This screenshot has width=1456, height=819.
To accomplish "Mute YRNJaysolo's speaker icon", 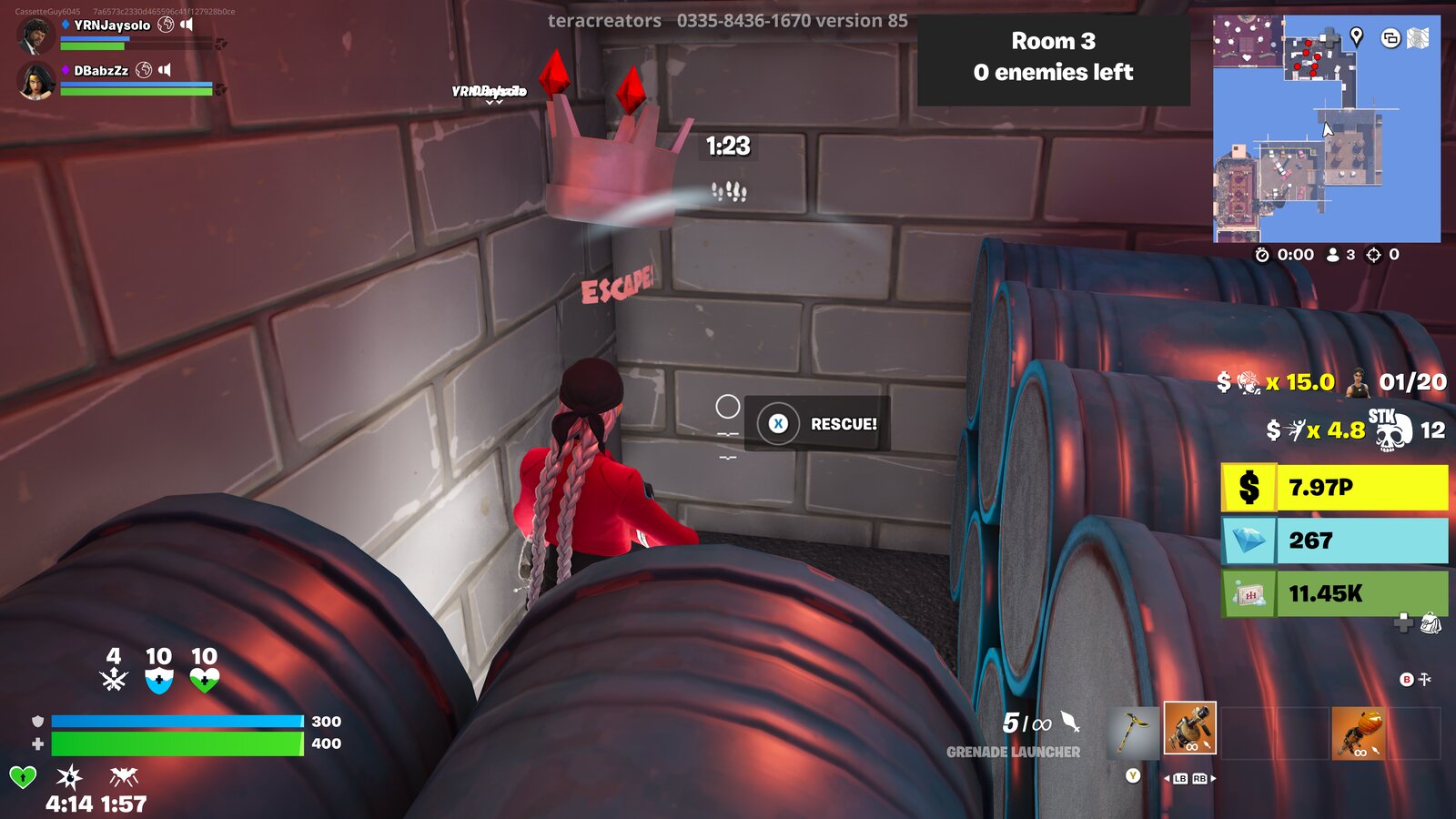I will click(x=187, y=25).
